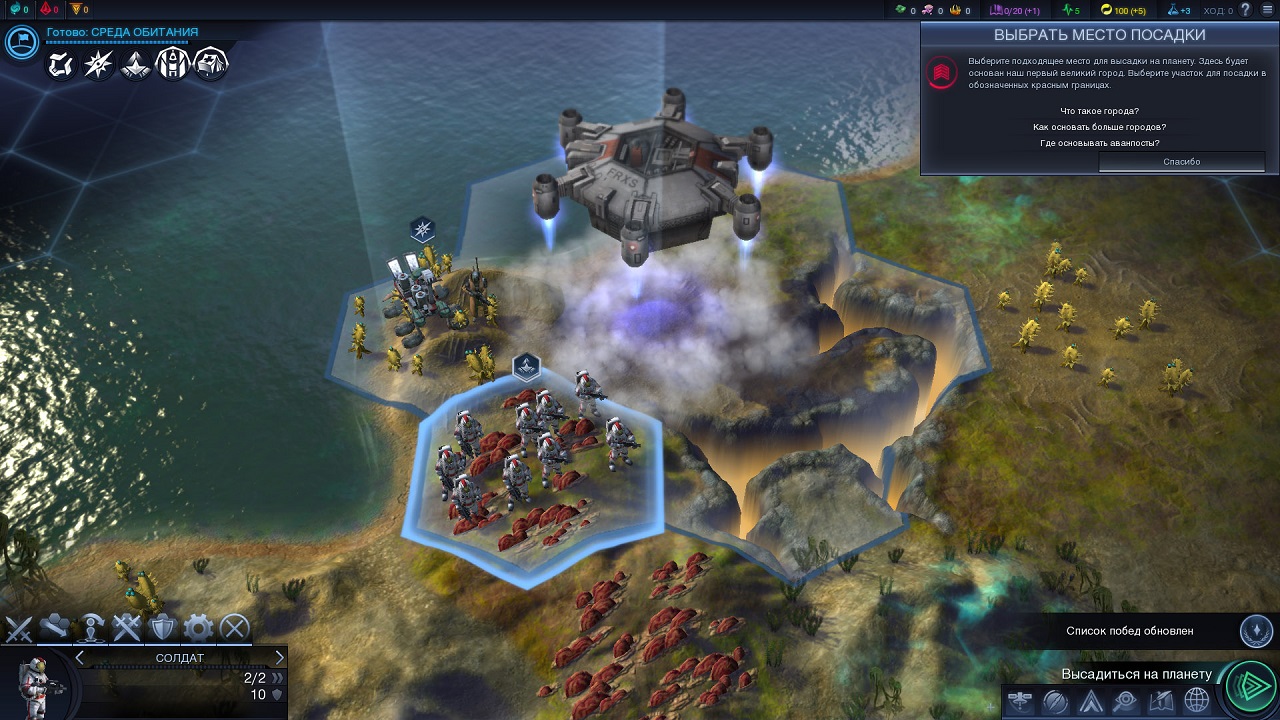Image resolution: width=1280 pixels, height=720 pixels.
Task: Open the map-with-quill quest log icon
Action: click(x=1161, y=701)
